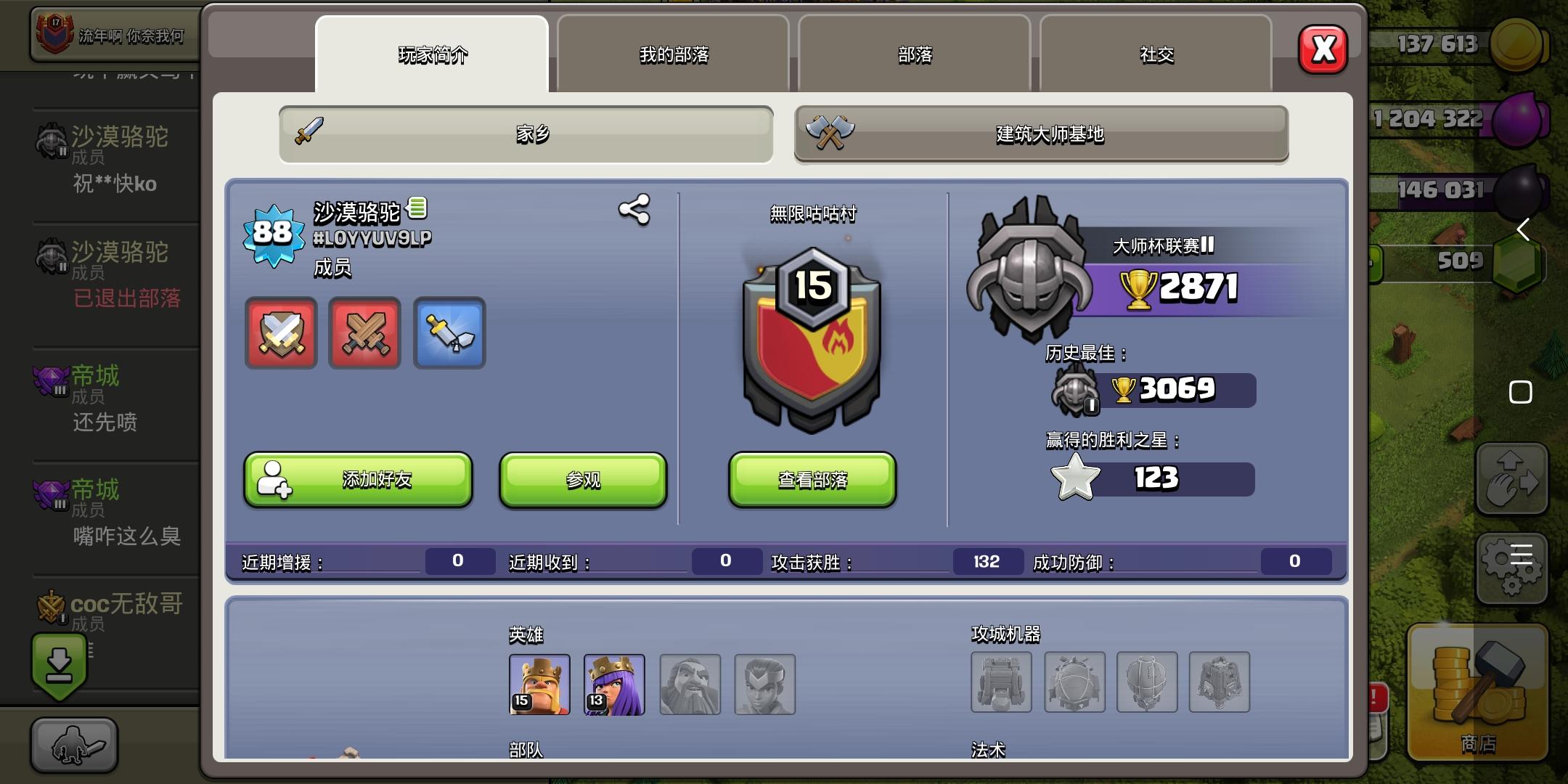Viewport: 1568px width, 784px height.
Task: Tap the 添加好友 button
Action: 357,479
